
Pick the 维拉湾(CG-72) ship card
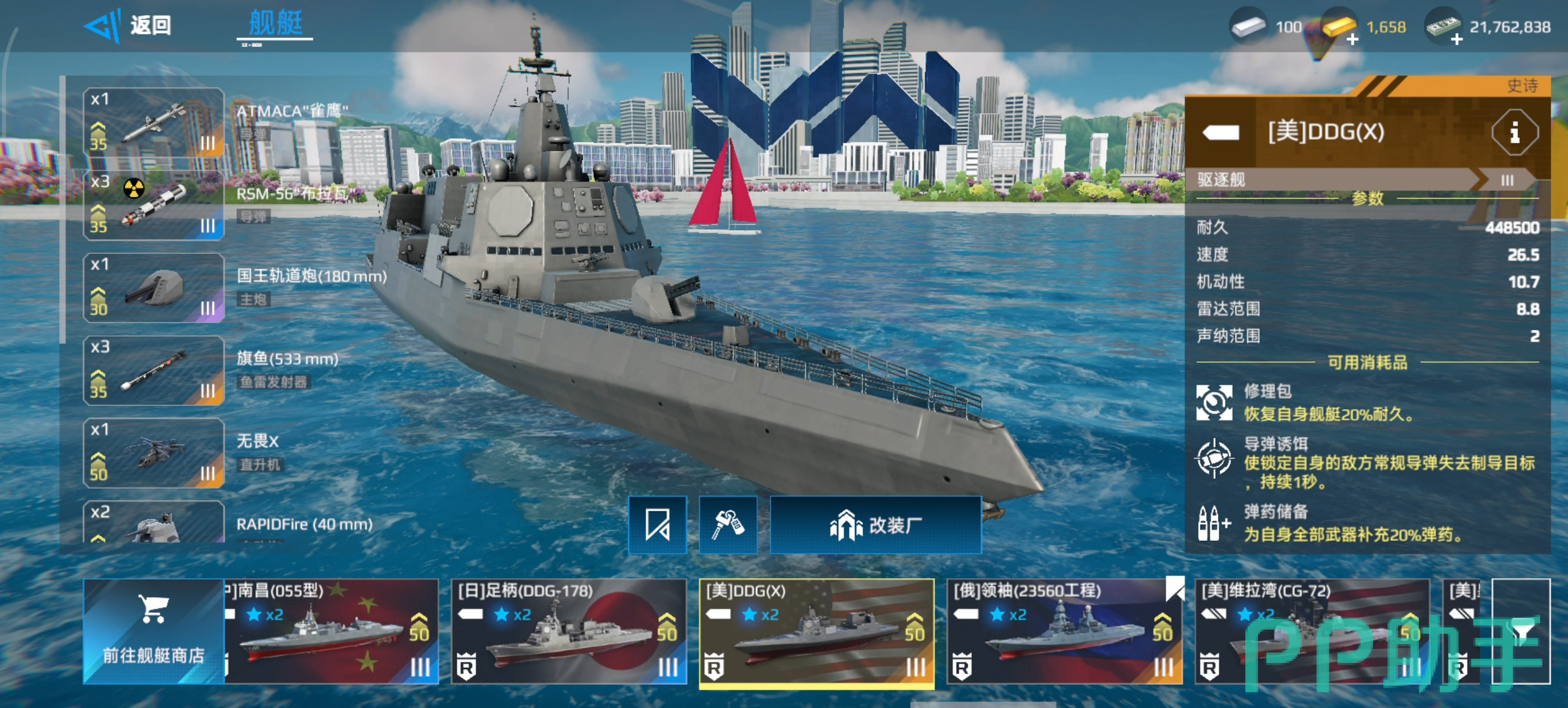tap(1312, 631)
